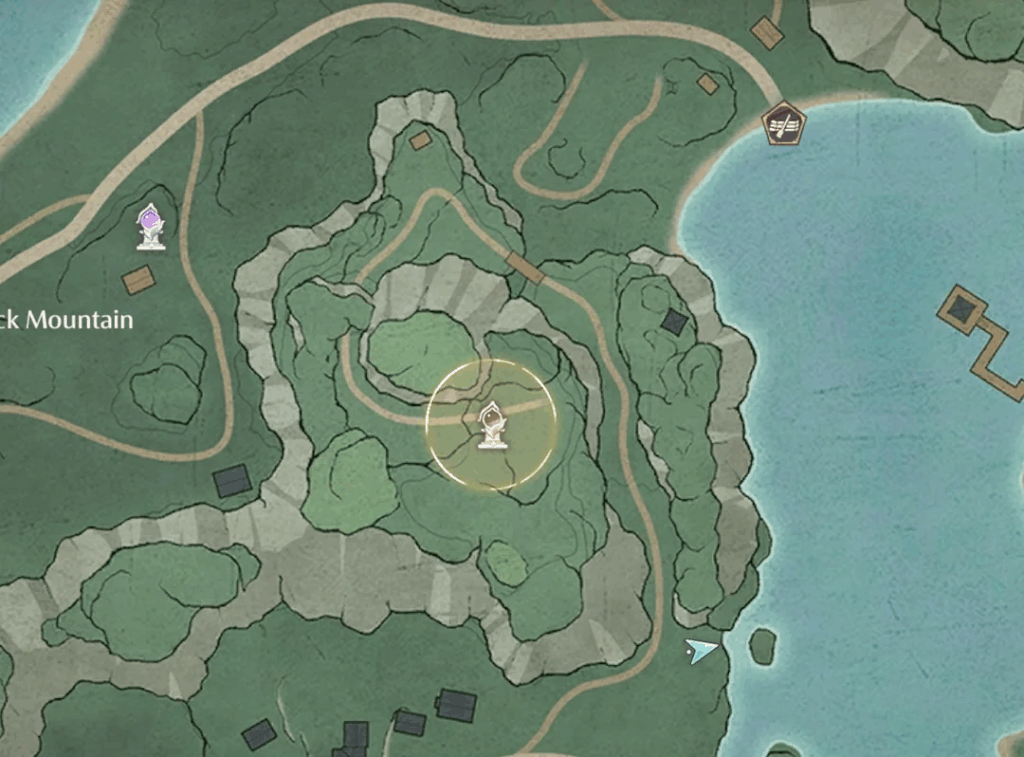Click the highlighted dark orb shrine marker
The image size is (1024, 757).
click(x=490, y=425)
